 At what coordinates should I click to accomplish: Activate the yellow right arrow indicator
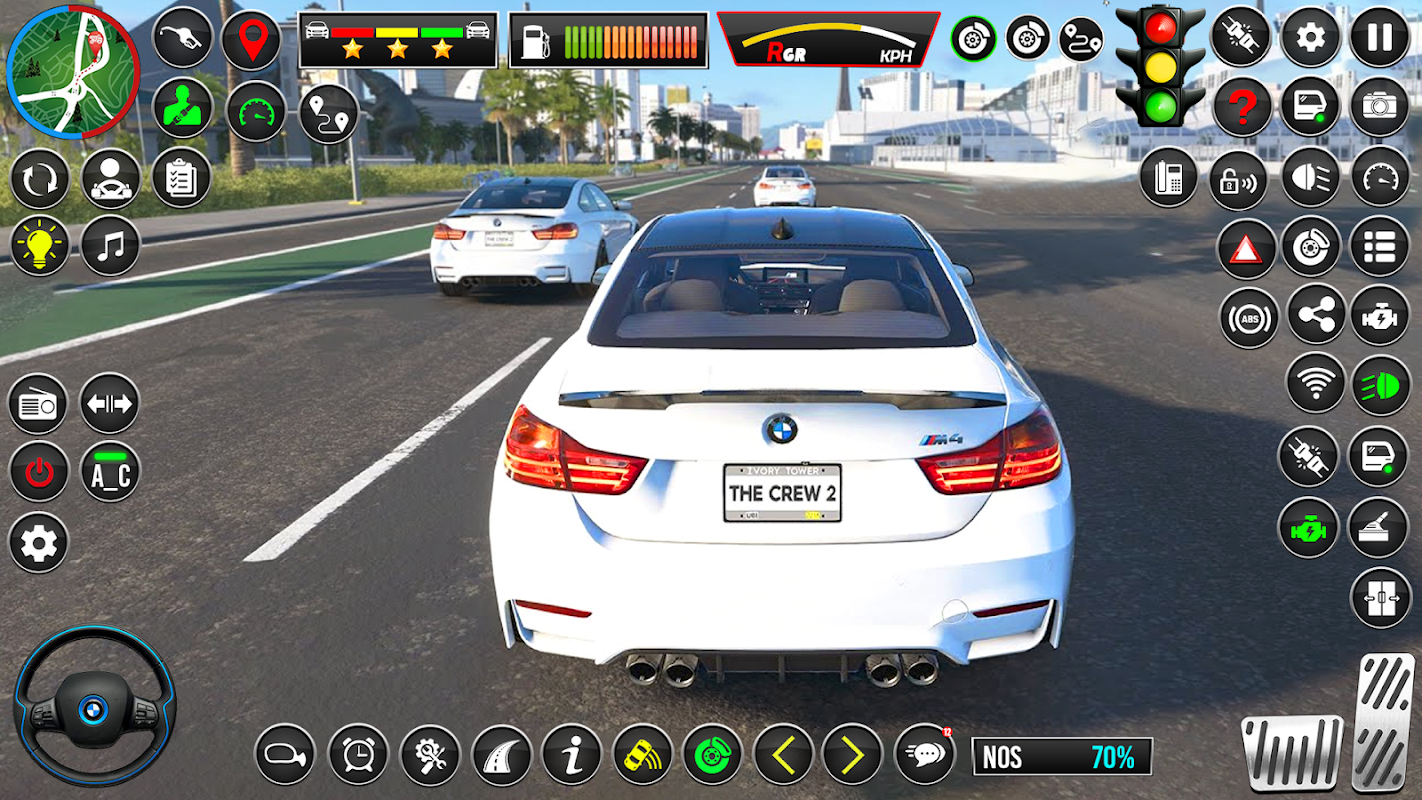pyautogui.click(x=852, y=754)
